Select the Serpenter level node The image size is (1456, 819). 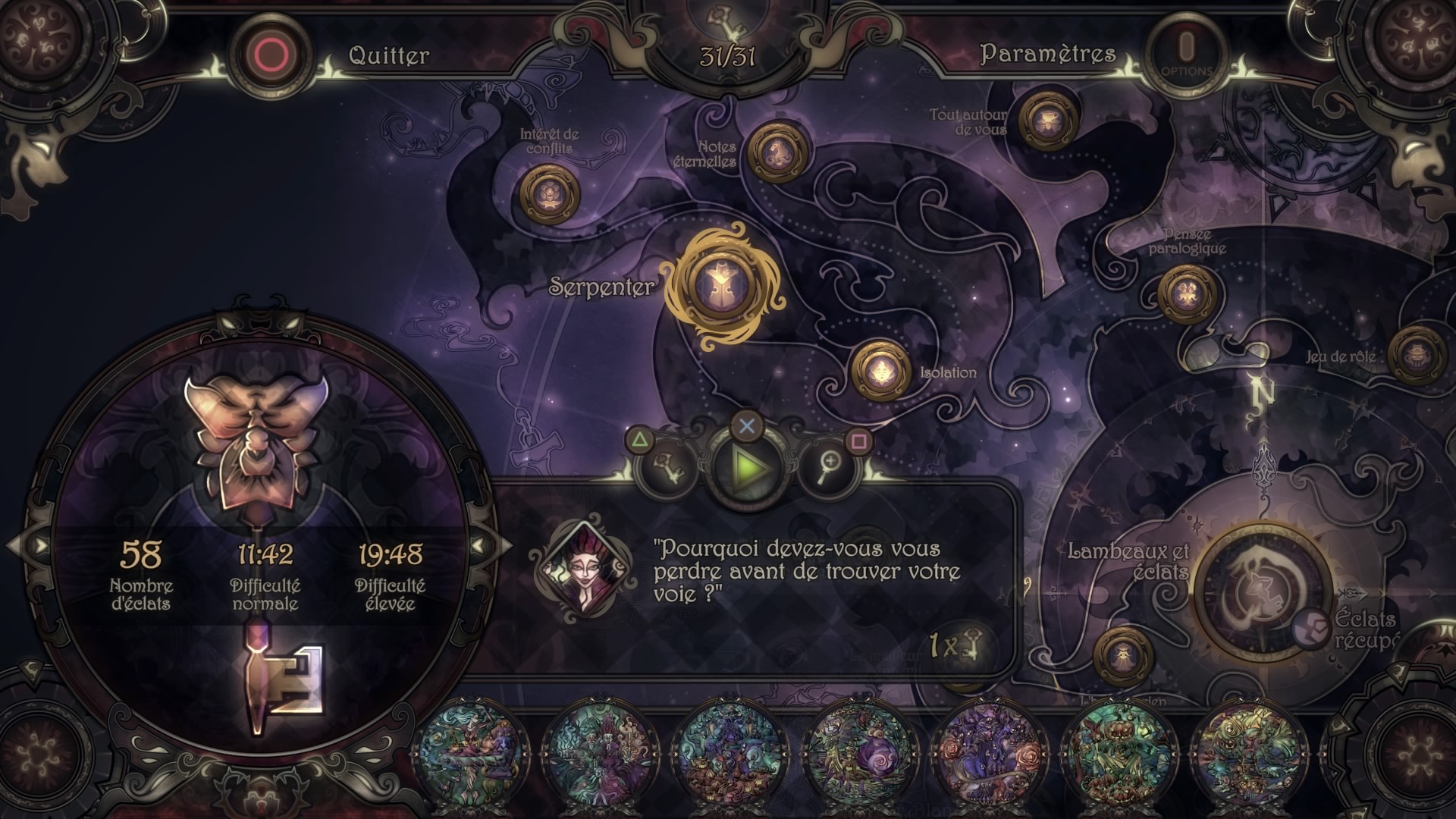tap(723, 288)
